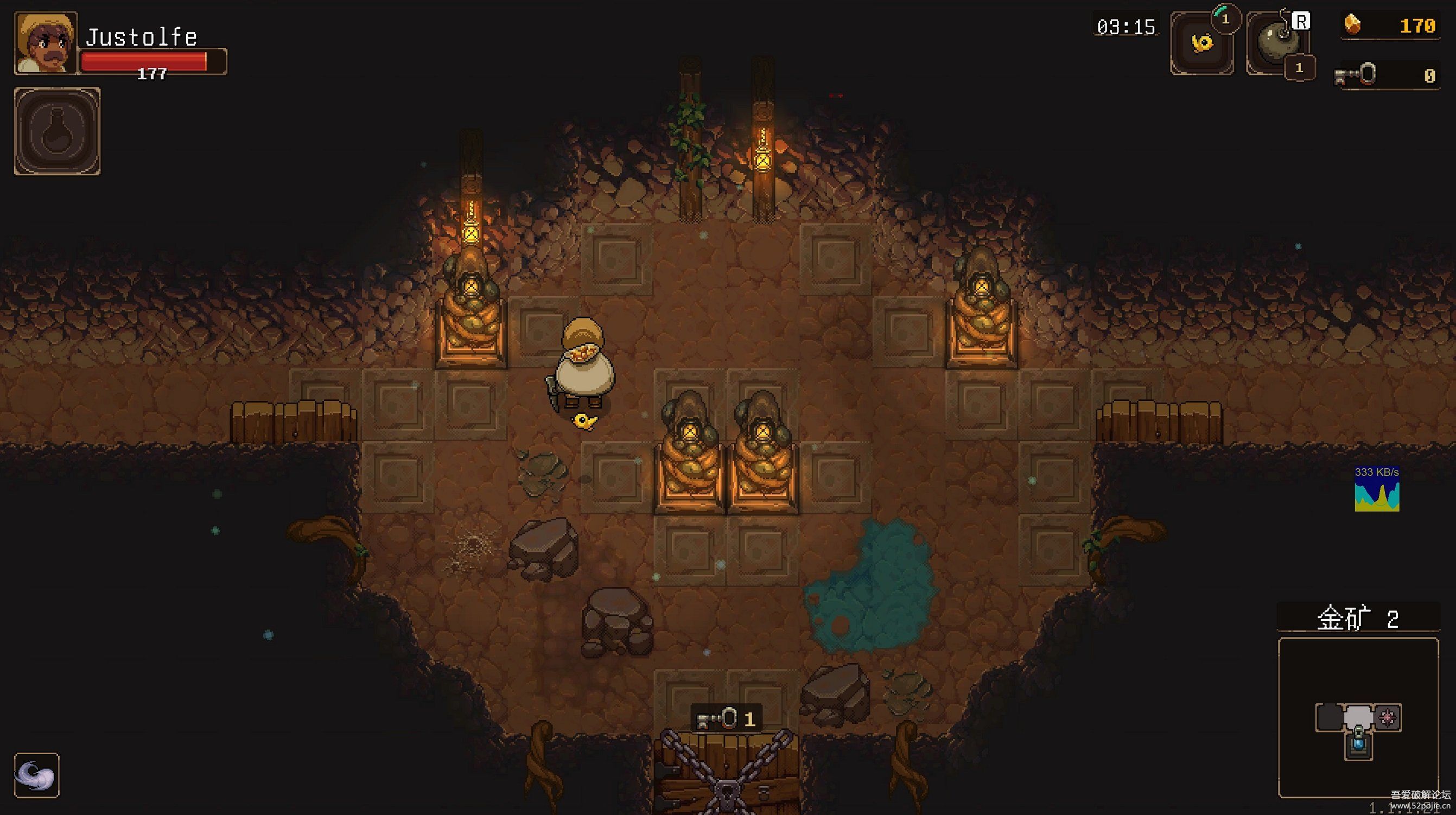Select the empty potion flask slot
The width and height of the screenshot is (1456, 815).
click(57, 131)
